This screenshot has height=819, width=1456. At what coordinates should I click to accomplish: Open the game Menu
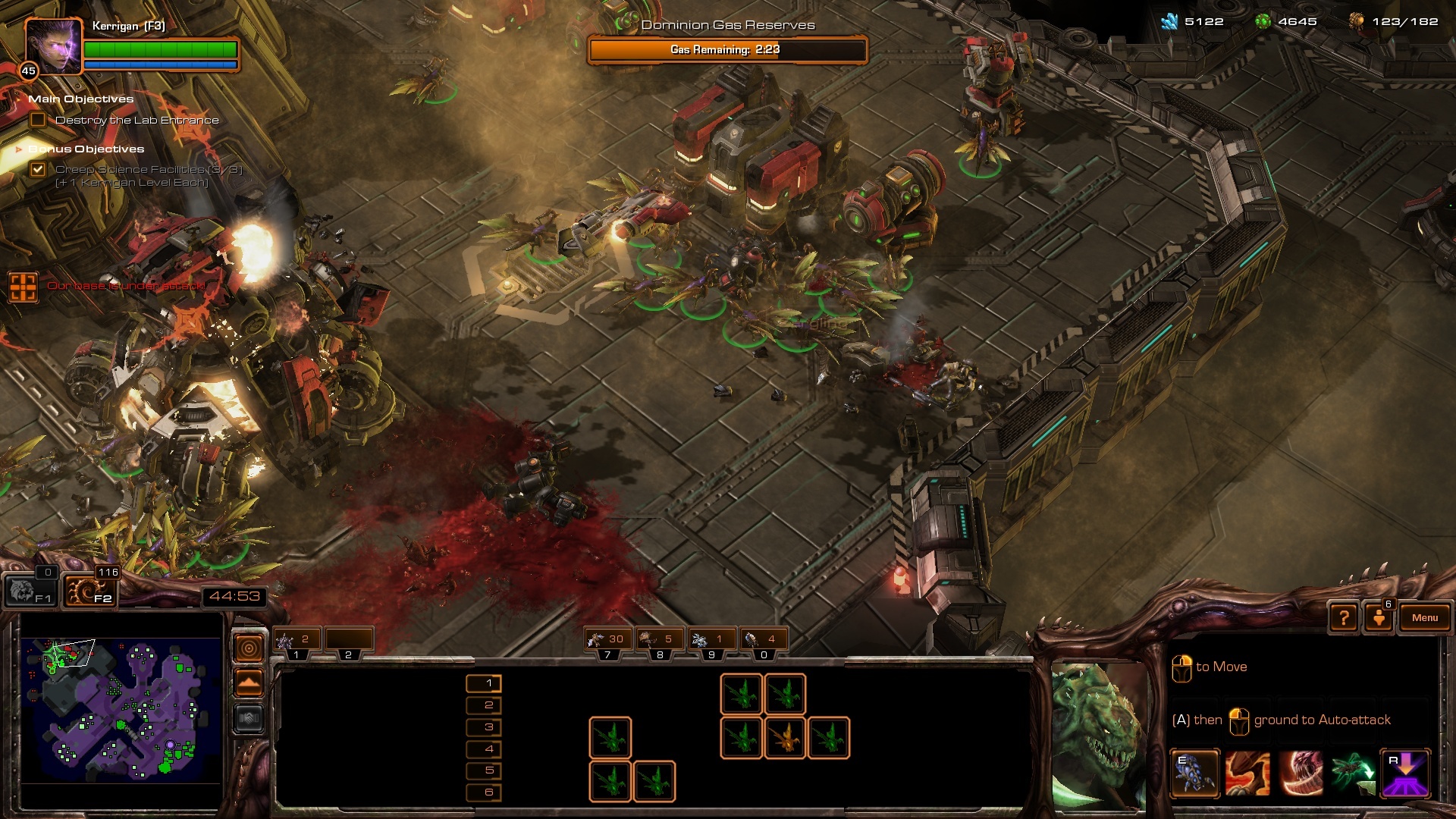pos(1424,618)
